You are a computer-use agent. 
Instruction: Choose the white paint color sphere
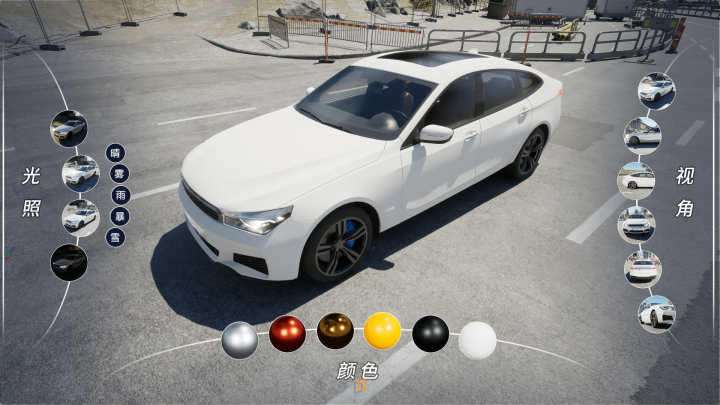[477, 340]
